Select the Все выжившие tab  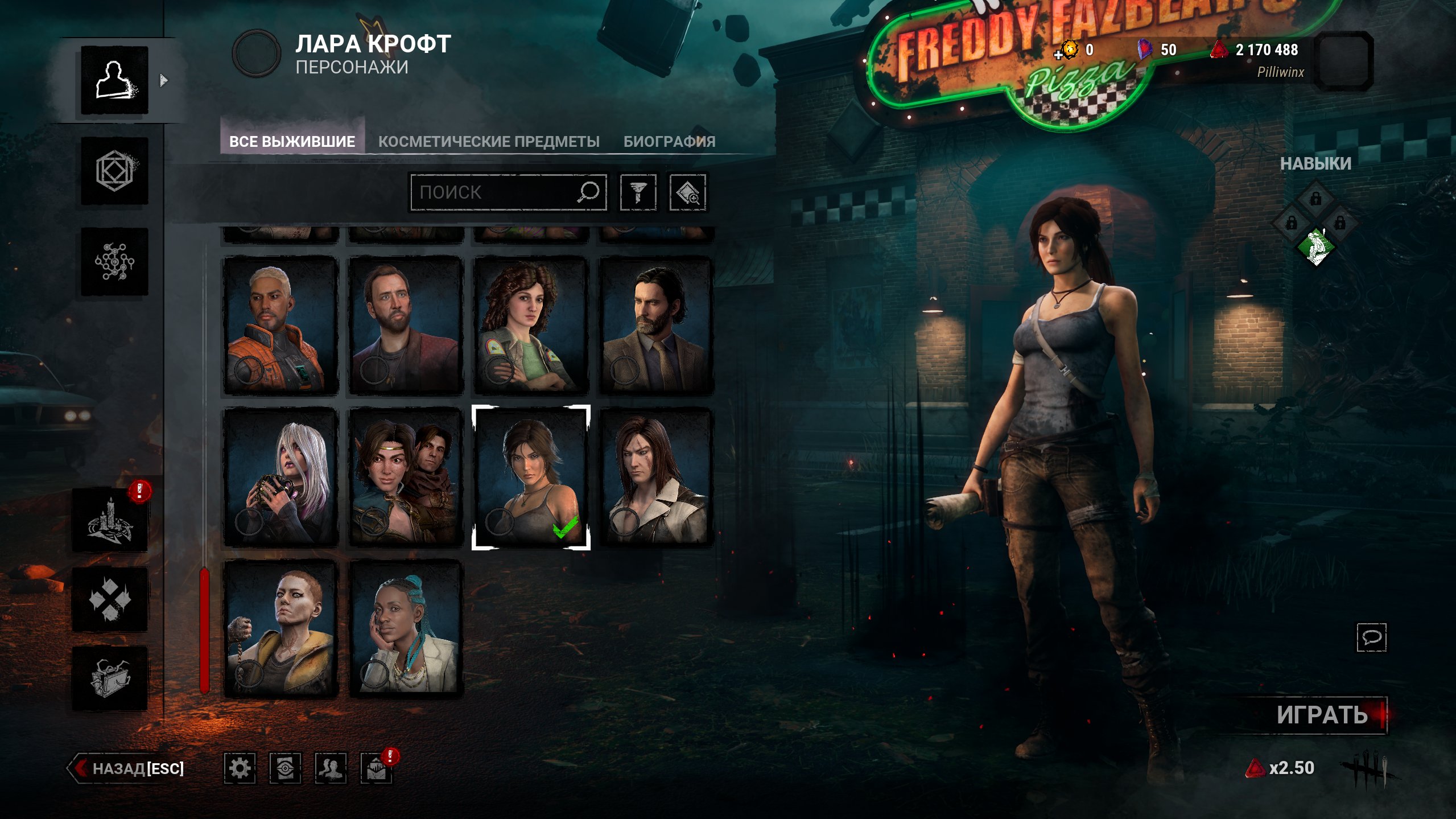(x=292, y=142)
